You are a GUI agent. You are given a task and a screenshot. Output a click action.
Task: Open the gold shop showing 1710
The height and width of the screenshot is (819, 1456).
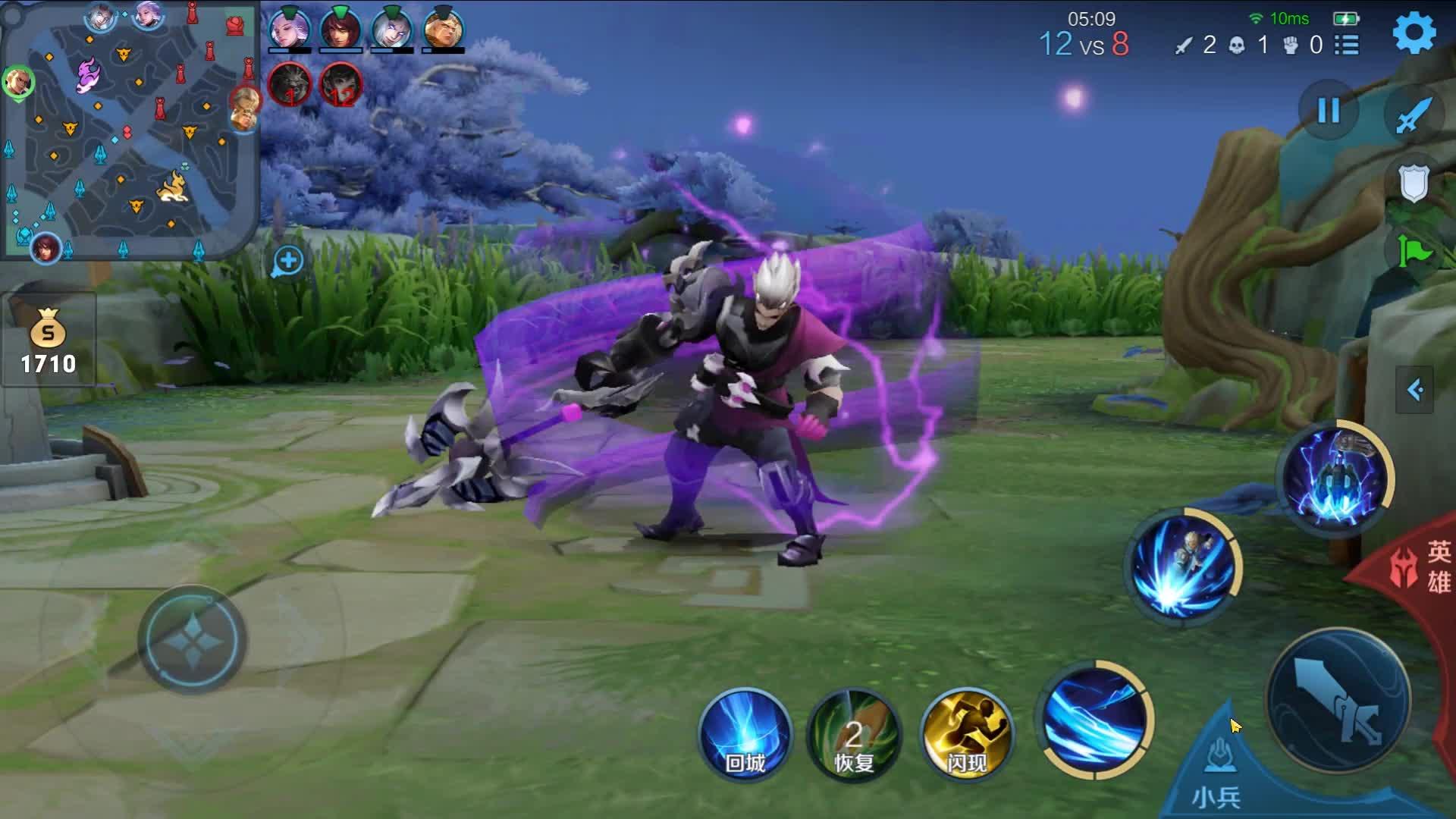point(48,341)
